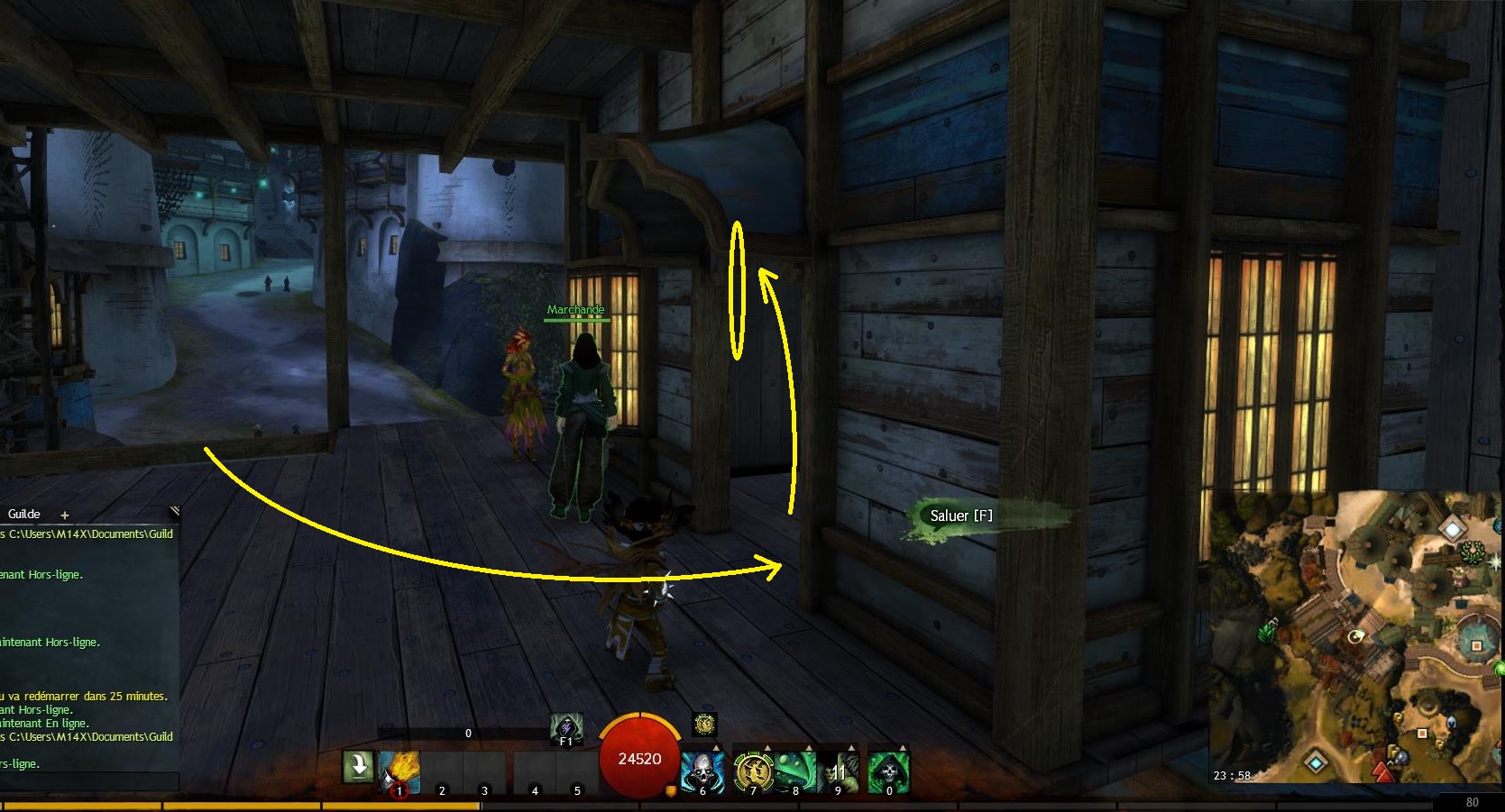Add a new chat tab with plus
The height and width of the screenshot is (812, 1505).
65,515
